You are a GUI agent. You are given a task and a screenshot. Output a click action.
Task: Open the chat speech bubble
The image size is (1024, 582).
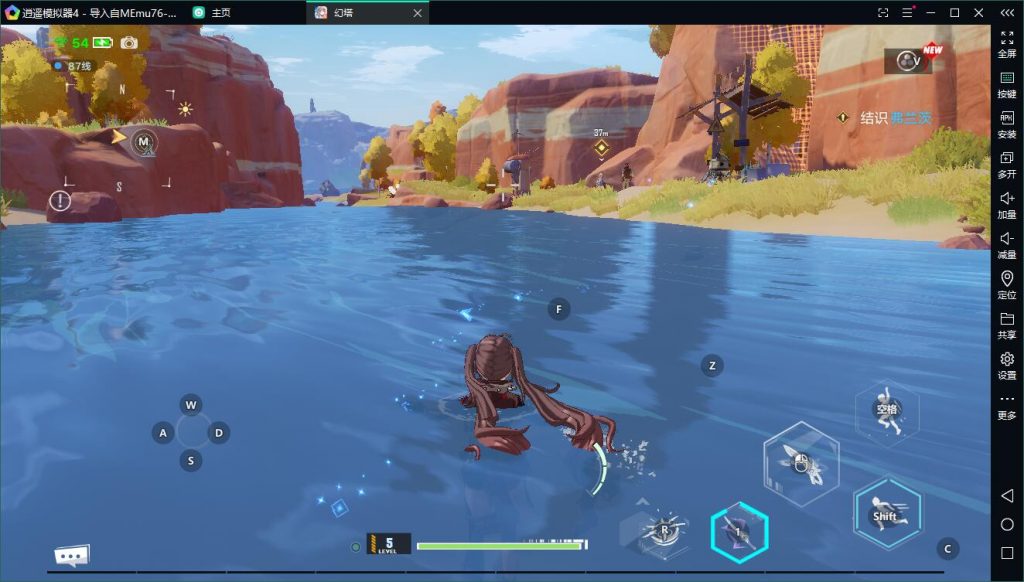coord(72,556)
